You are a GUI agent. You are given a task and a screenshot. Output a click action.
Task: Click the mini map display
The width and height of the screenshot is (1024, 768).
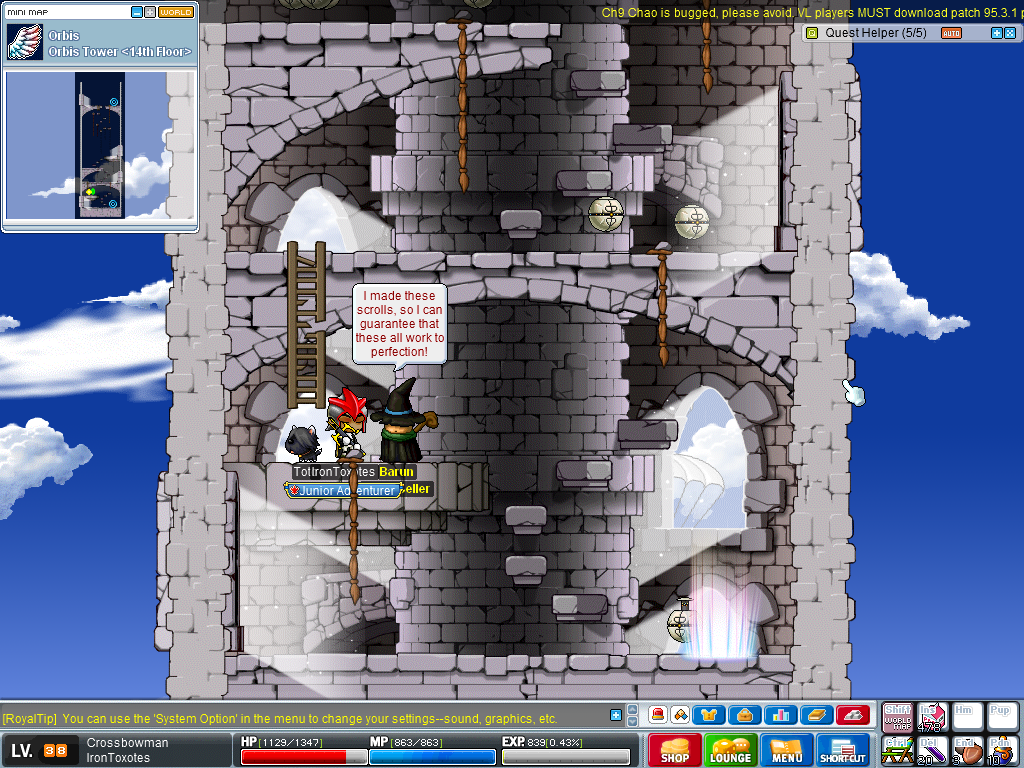(x=100, y=146)
